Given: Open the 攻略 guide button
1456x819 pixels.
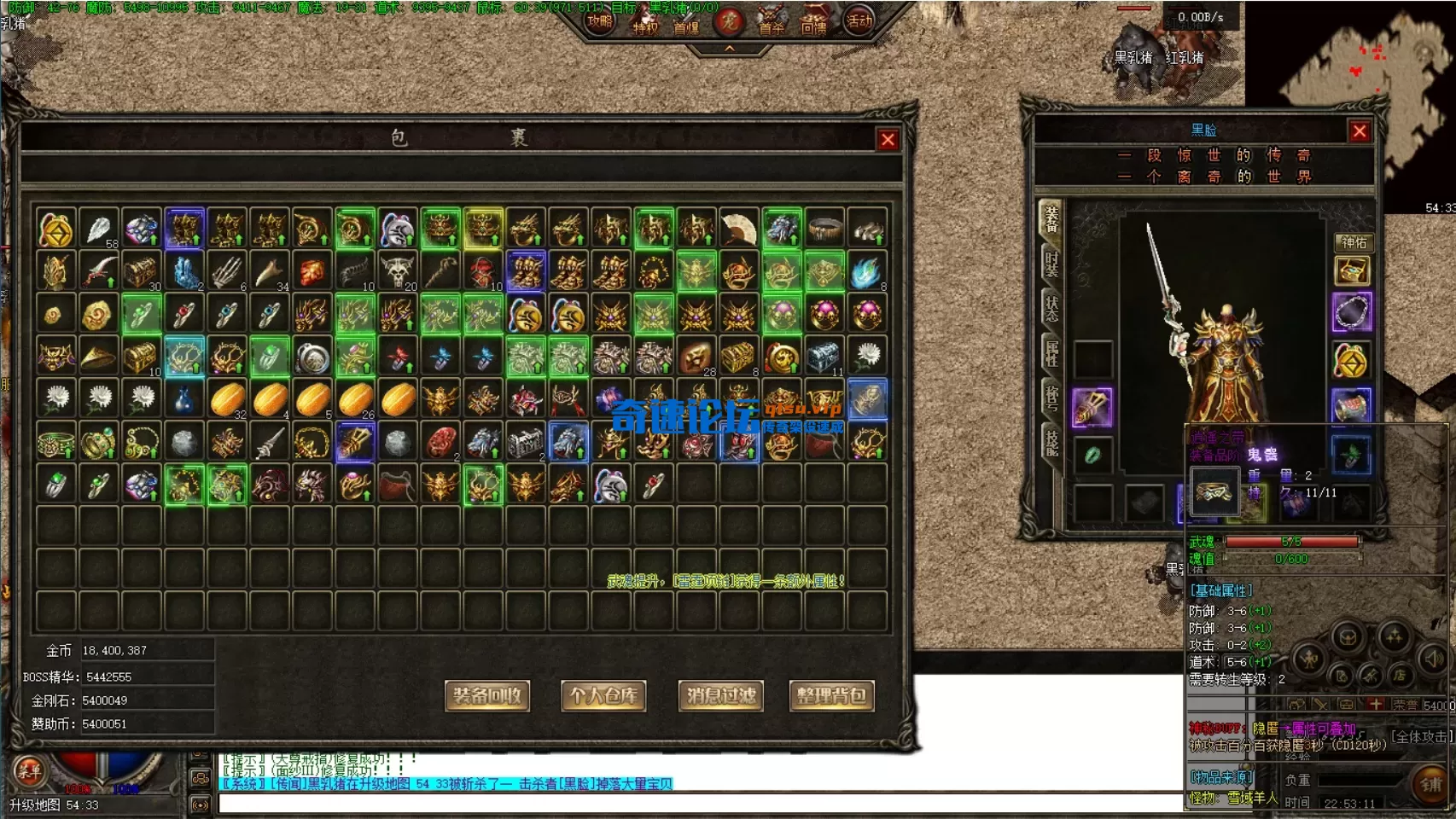Looking at the screenshot, I should [x=600, y=22].
